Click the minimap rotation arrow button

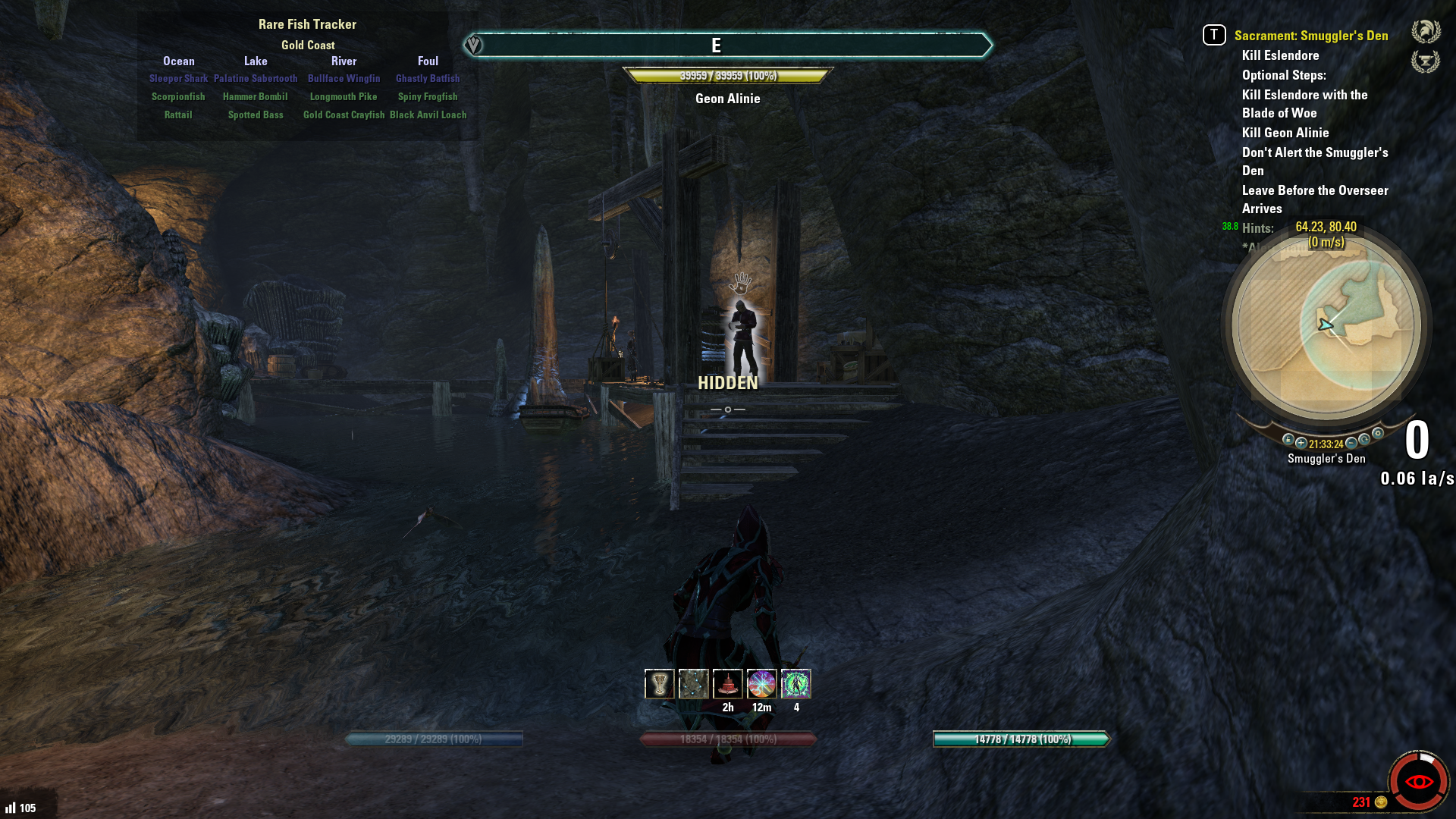pyautogui.click(x=1364, y=440)
